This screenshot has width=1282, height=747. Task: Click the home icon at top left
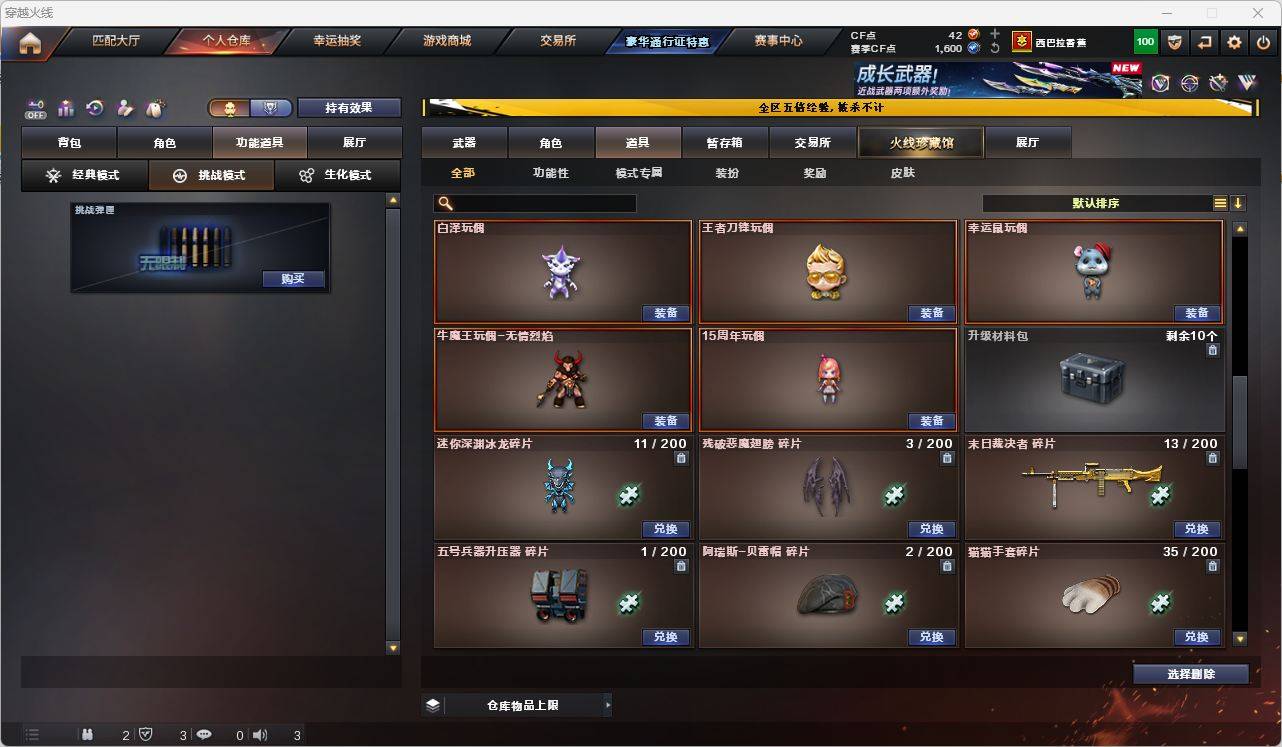coord(29,43)
